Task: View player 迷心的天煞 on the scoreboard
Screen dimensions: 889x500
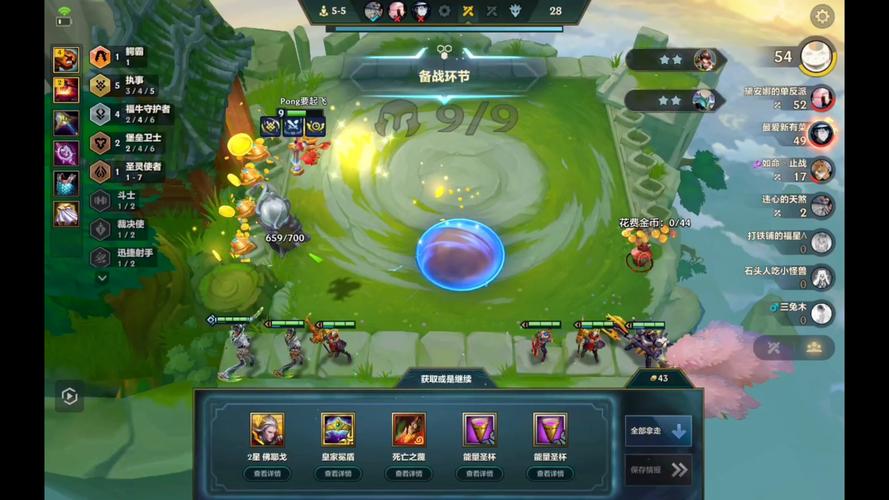Action: [x=821, y=206]
